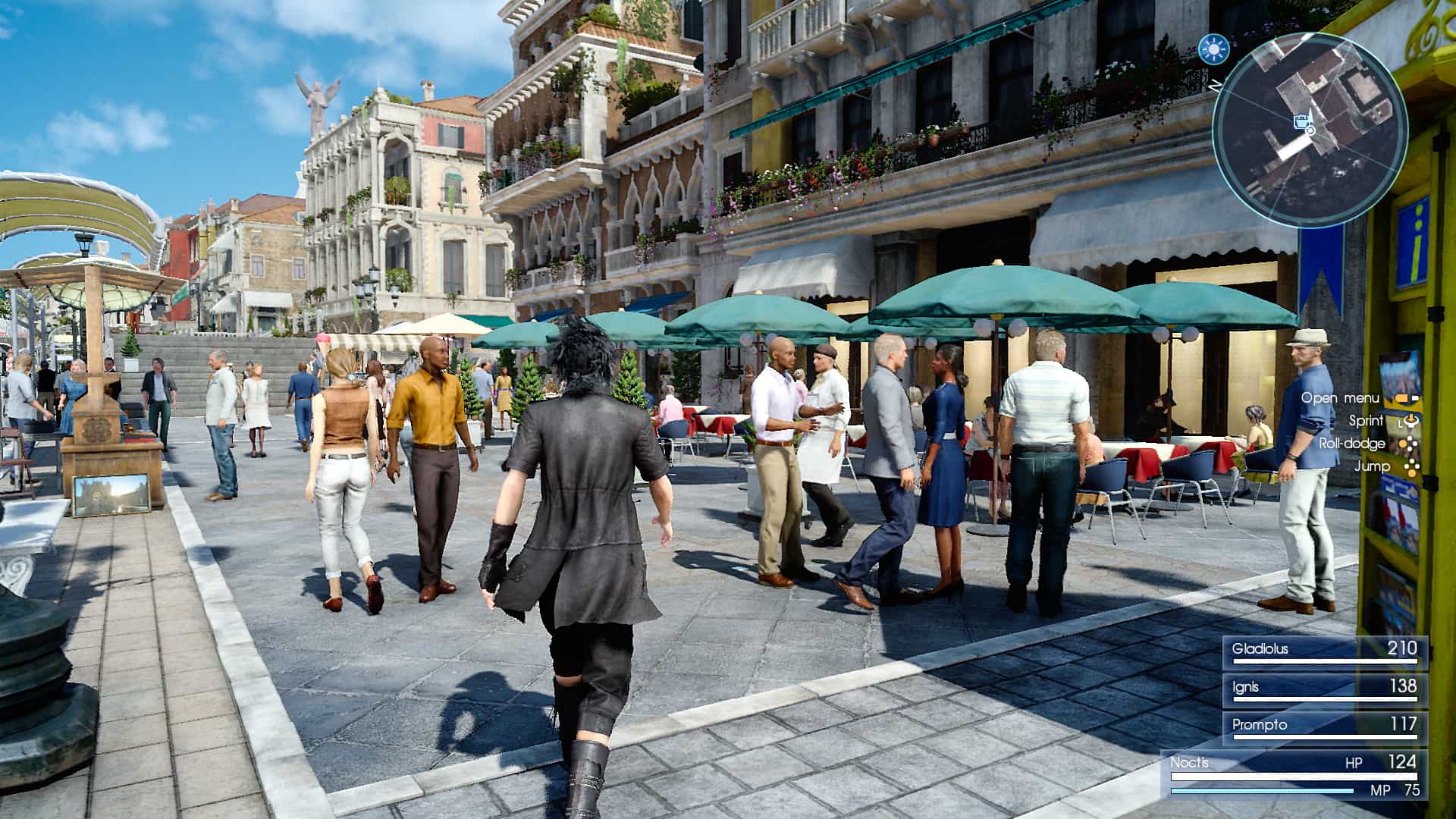This screenshot has height=819, width=1456.
Task: Click the Sprint stick button icon
Action: click(x=1412, y=422)
